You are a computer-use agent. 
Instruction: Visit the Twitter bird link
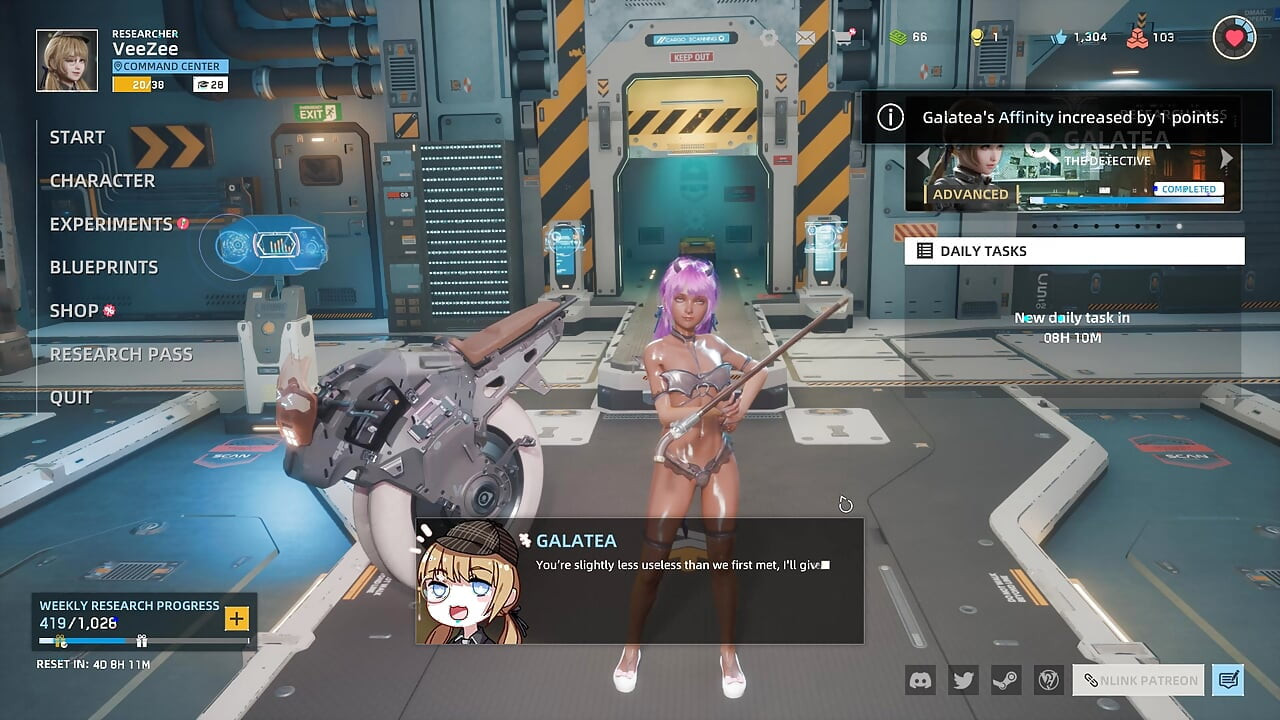pos(963,680)
